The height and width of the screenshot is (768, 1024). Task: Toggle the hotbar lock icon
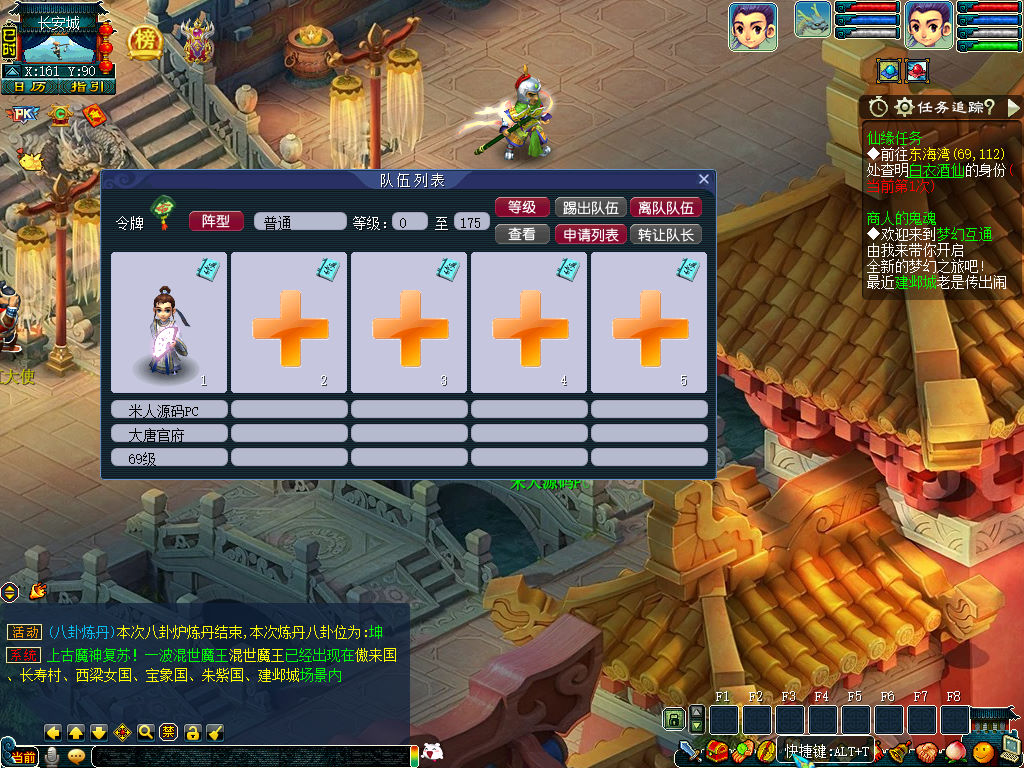(x=675, y=719)
